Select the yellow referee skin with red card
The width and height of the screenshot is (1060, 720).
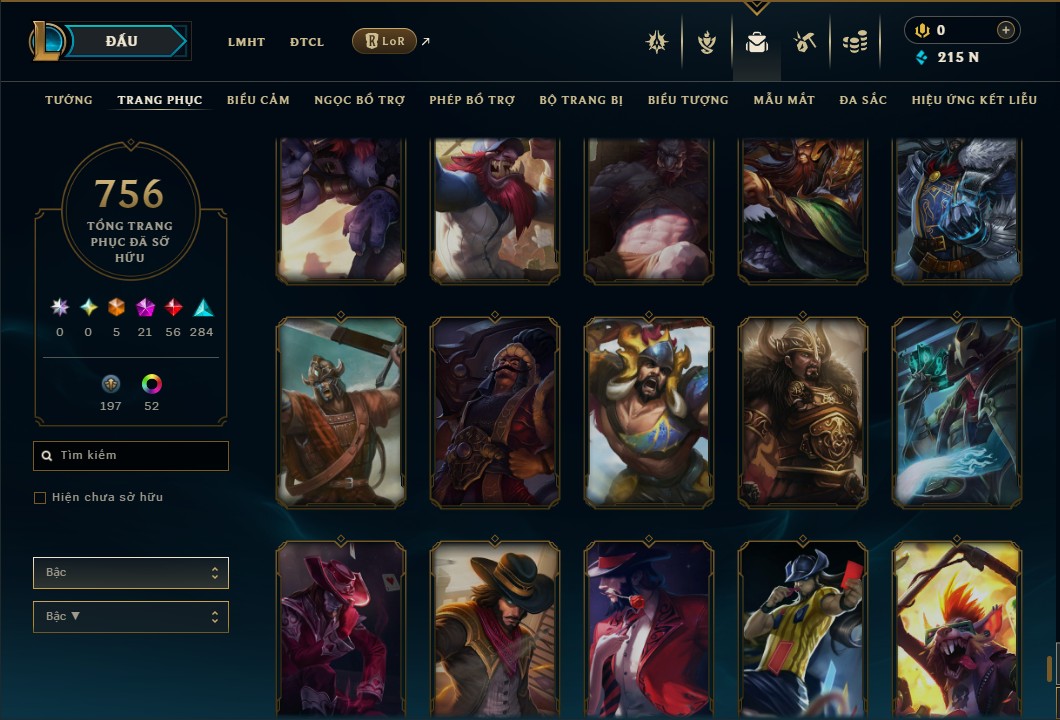point(802,630)
